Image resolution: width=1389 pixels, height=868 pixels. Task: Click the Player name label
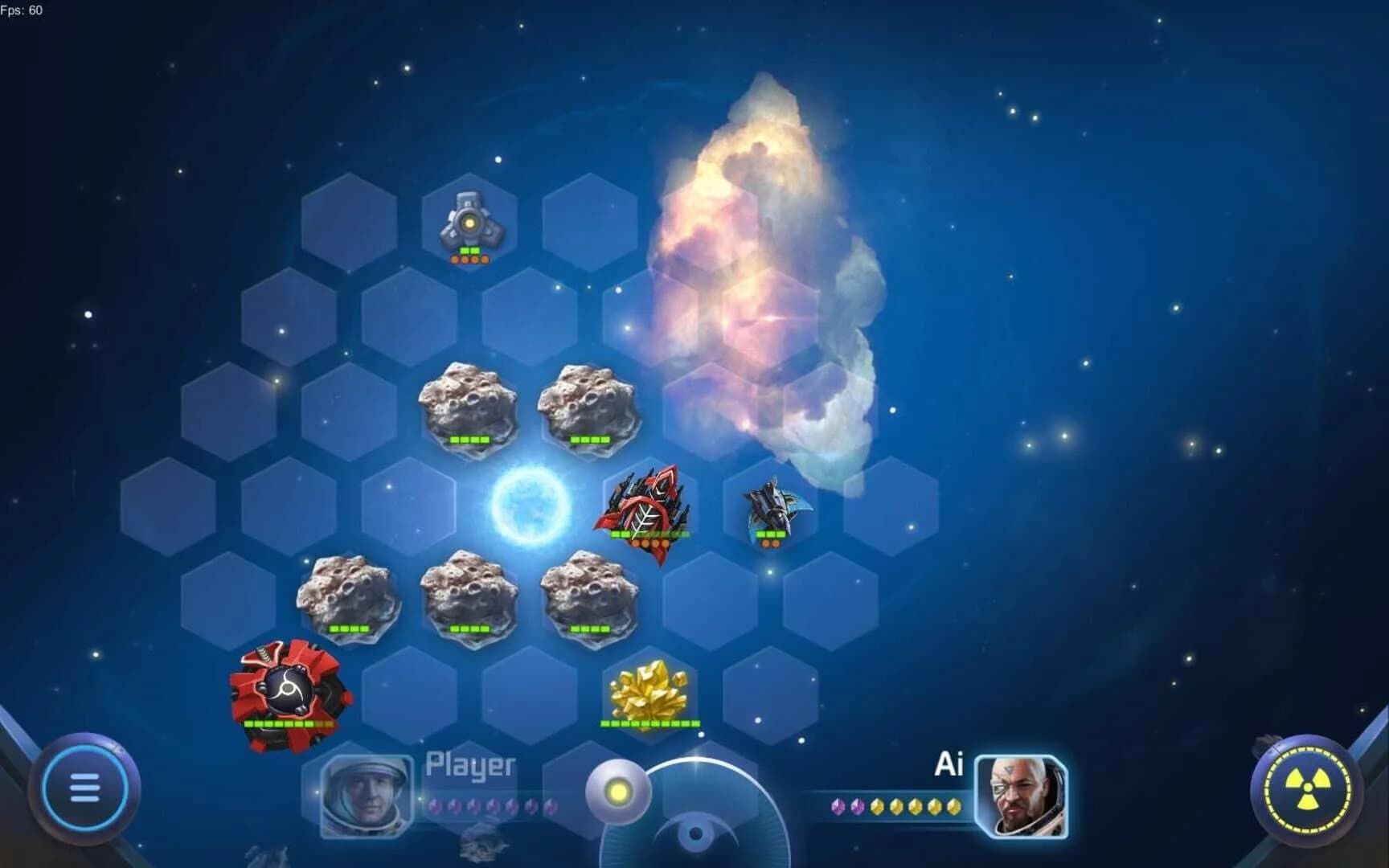pos(470,765)
